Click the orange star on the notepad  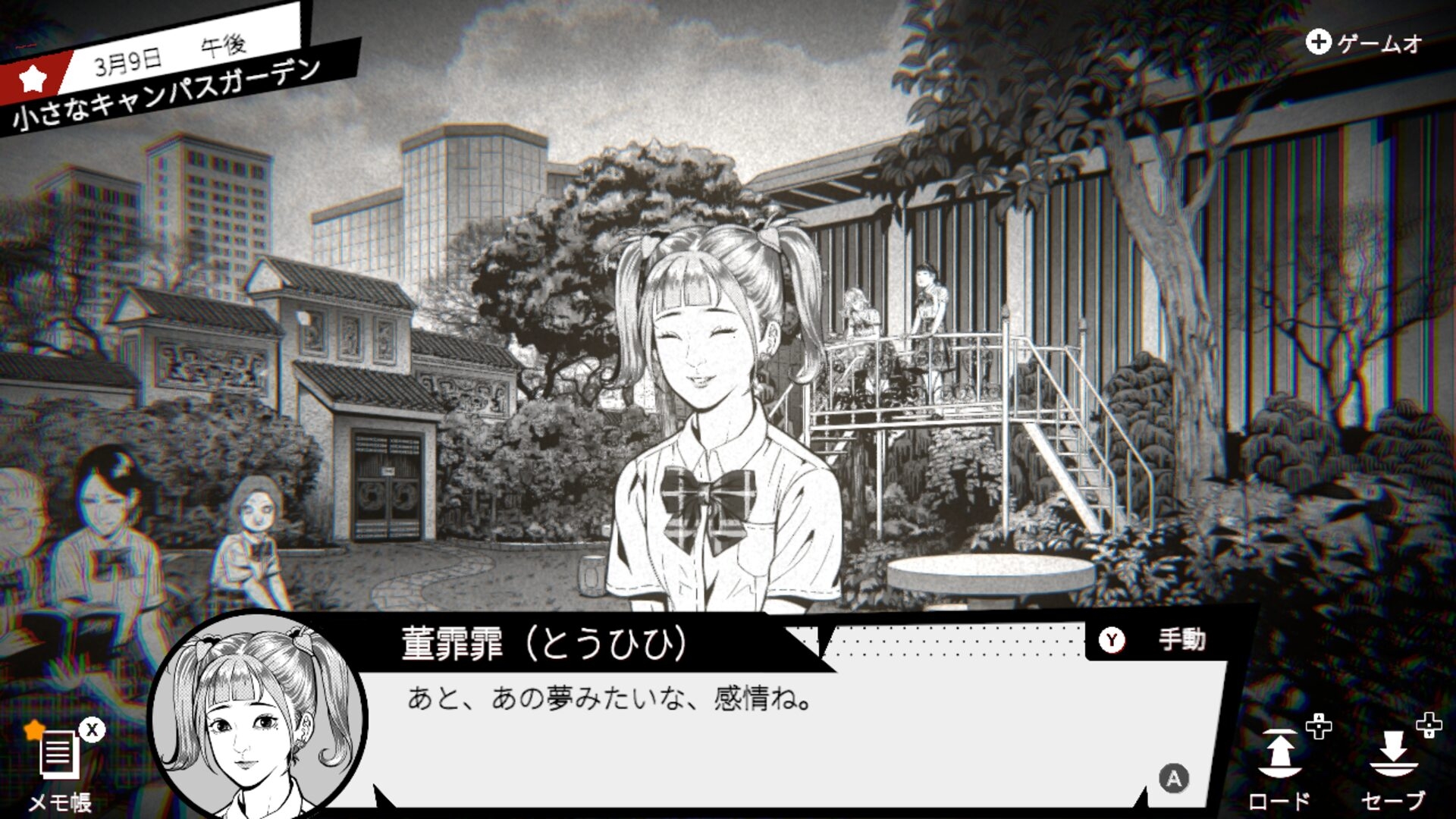34,730
